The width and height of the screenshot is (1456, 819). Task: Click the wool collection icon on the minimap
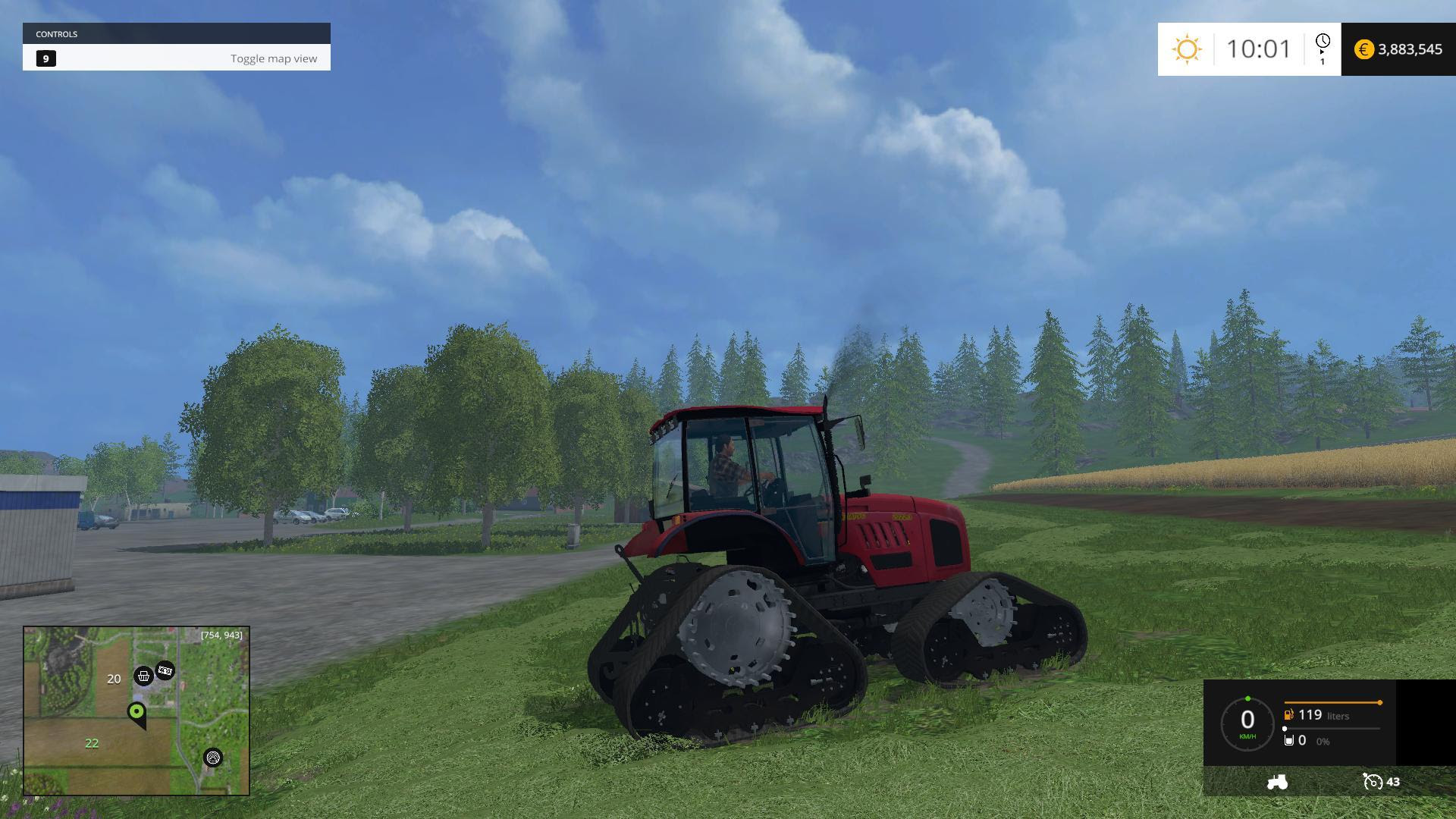(213, 758)
